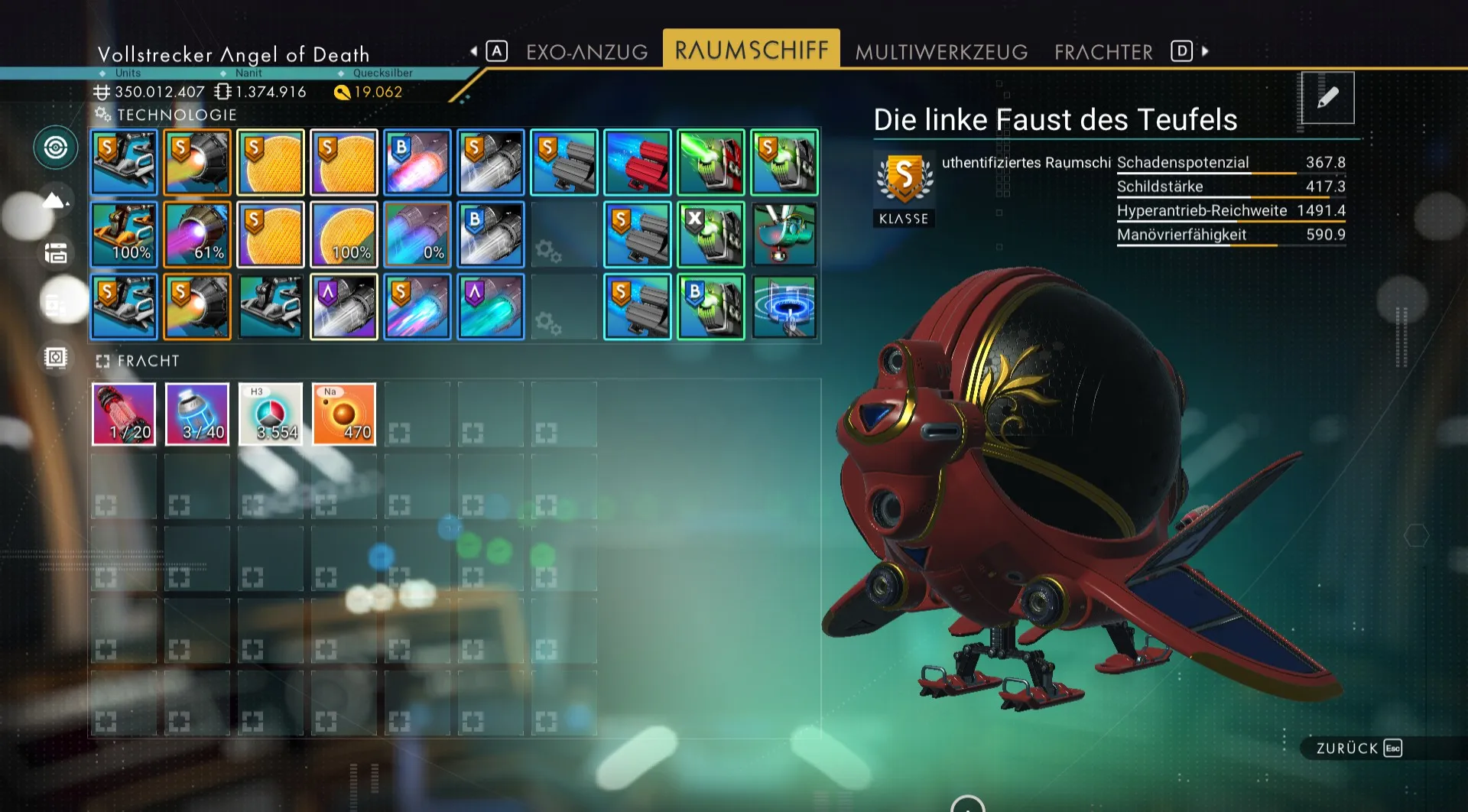1468x812 pixels.
Task: Select the green laser with red housing
Action: [711, 162]
